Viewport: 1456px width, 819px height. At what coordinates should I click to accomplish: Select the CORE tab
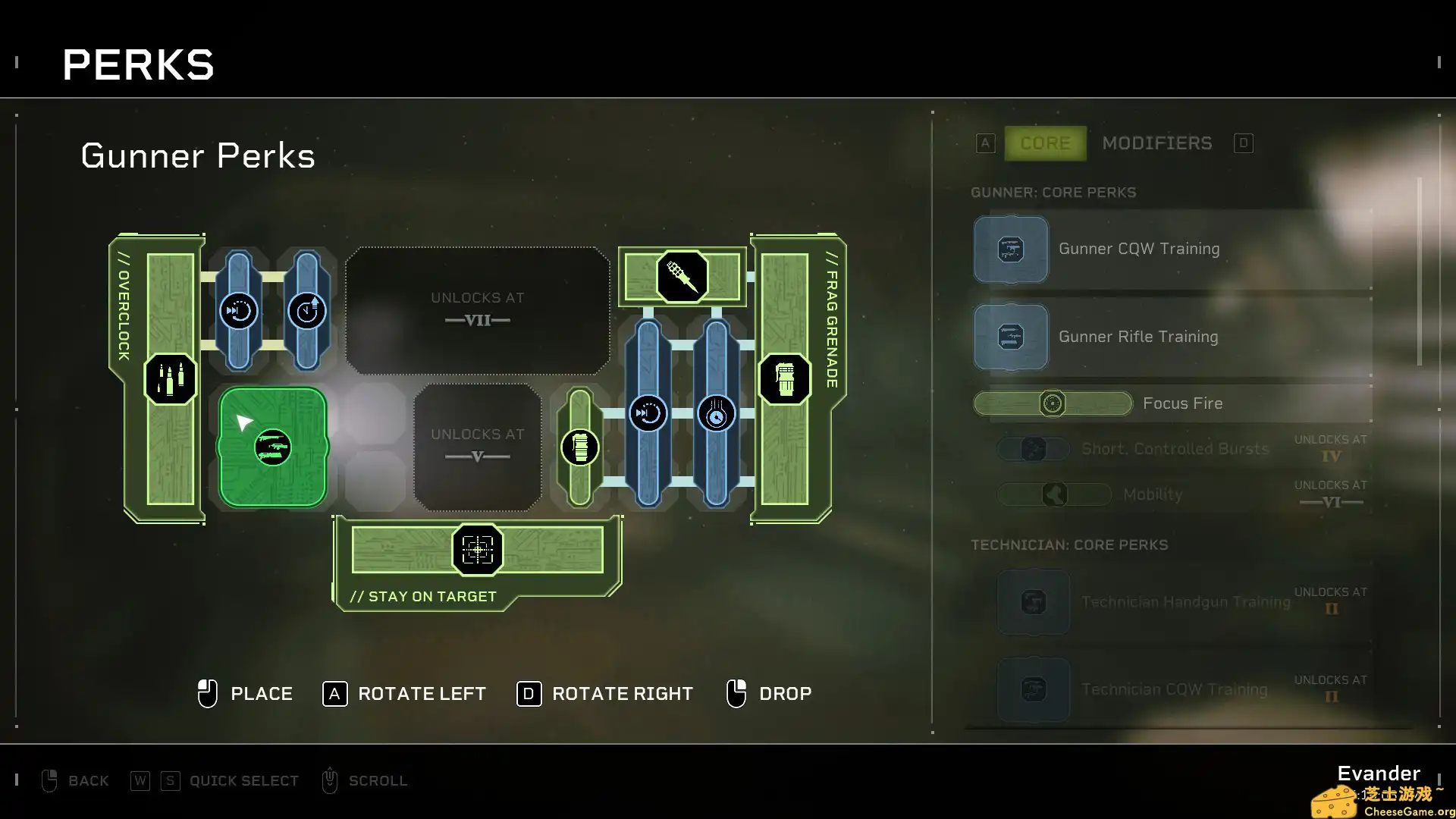(1045, 143)
